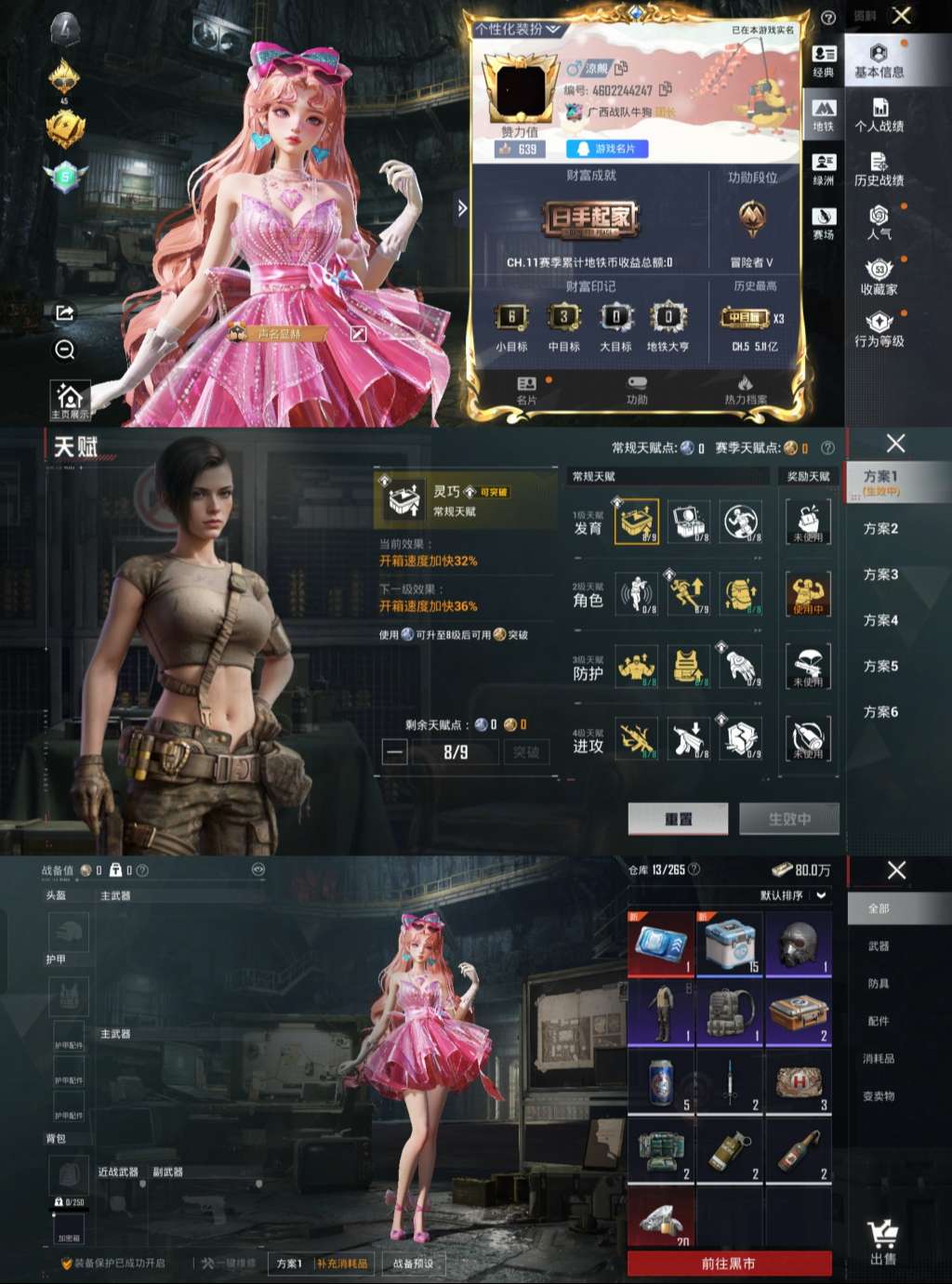The height and width of the screenshot is (1284, 952).
Task: Choose talent plan 方案6
Action: coord(880,711)
